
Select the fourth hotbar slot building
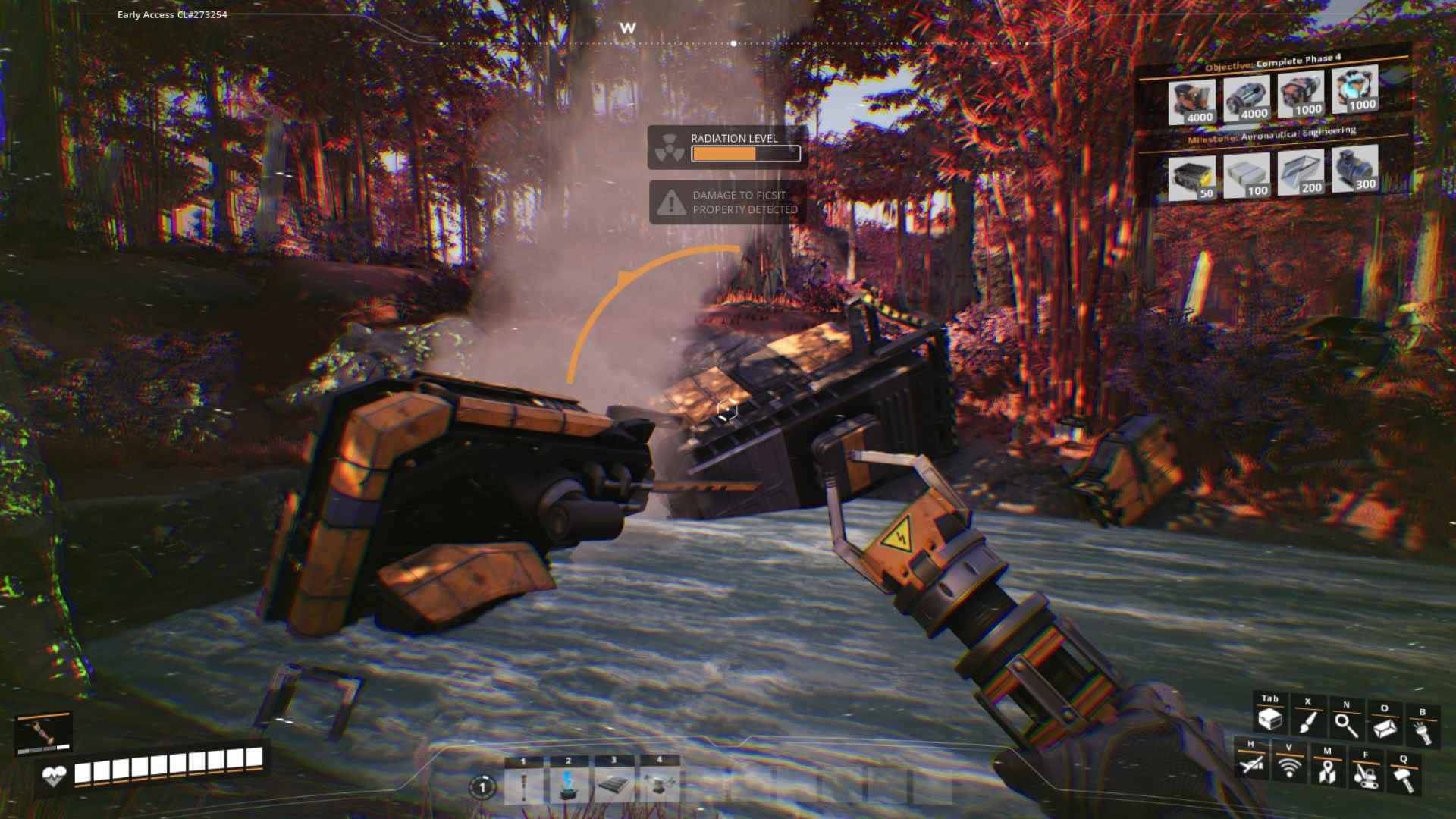tap(659, 783)
